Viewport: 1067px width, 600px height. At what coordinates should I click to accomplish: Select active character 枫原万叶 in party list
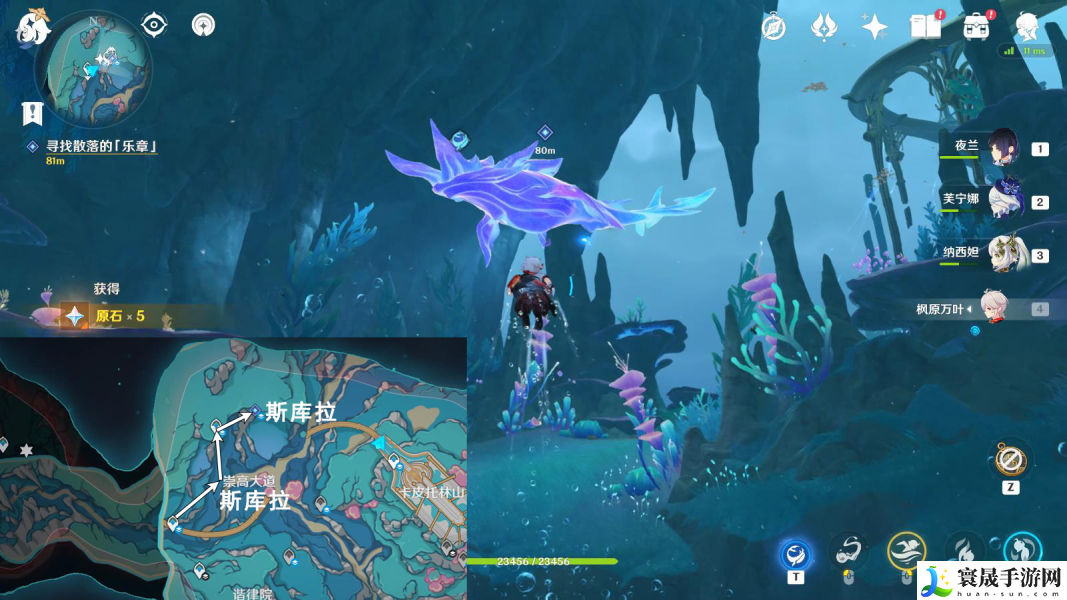[x=989, y=308]
